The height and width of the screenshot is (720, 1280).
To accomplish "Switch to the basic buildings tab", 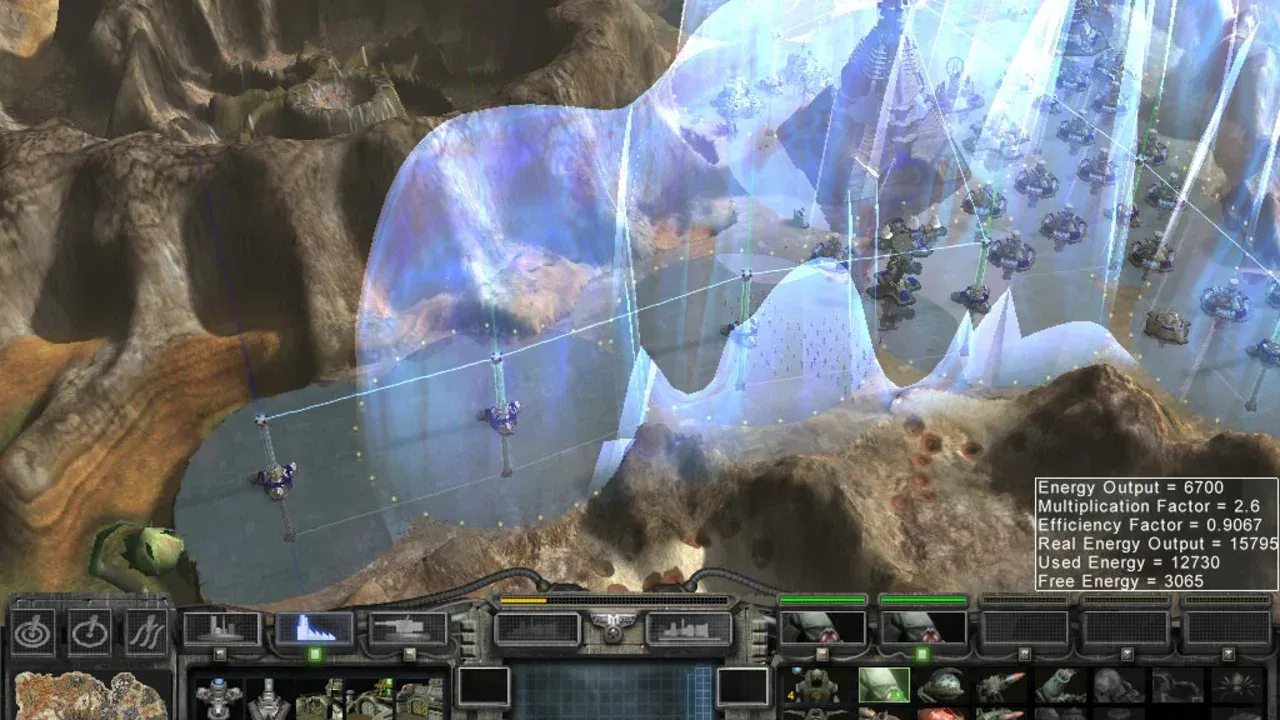I will 221,626.
